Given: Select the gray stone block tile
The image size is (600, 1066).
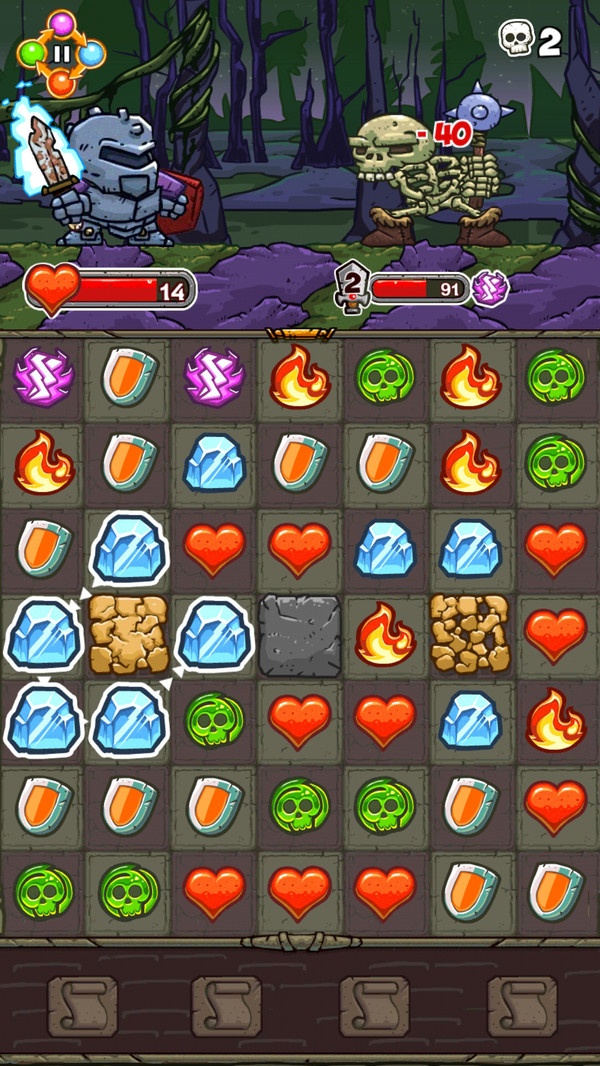Looking at the screenshot, I should coord(300,635).
